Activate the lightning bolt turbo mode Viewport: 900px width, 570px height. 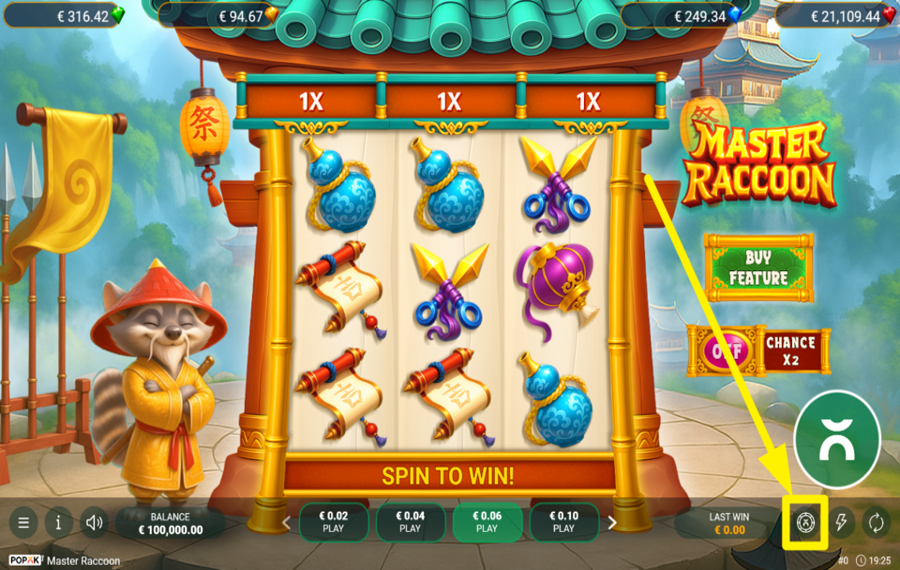(841, 522)
